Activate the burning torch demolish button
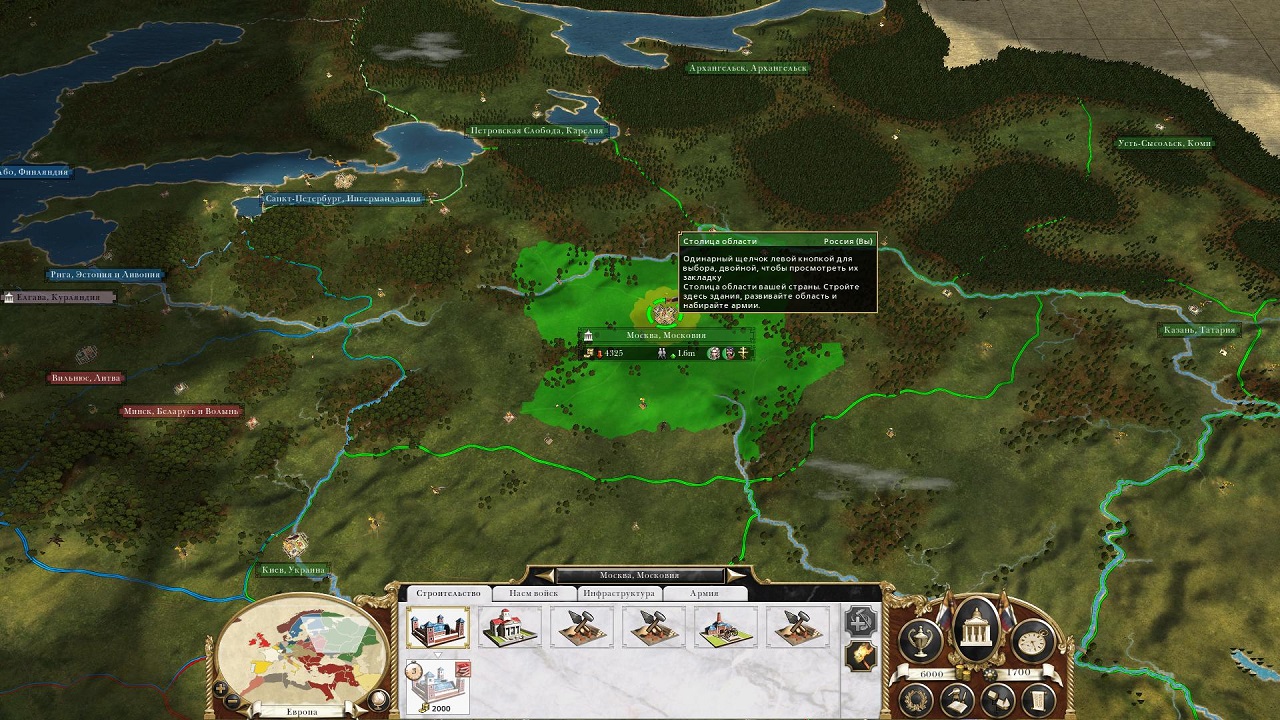1280x720 pixels. coord(860,655)
